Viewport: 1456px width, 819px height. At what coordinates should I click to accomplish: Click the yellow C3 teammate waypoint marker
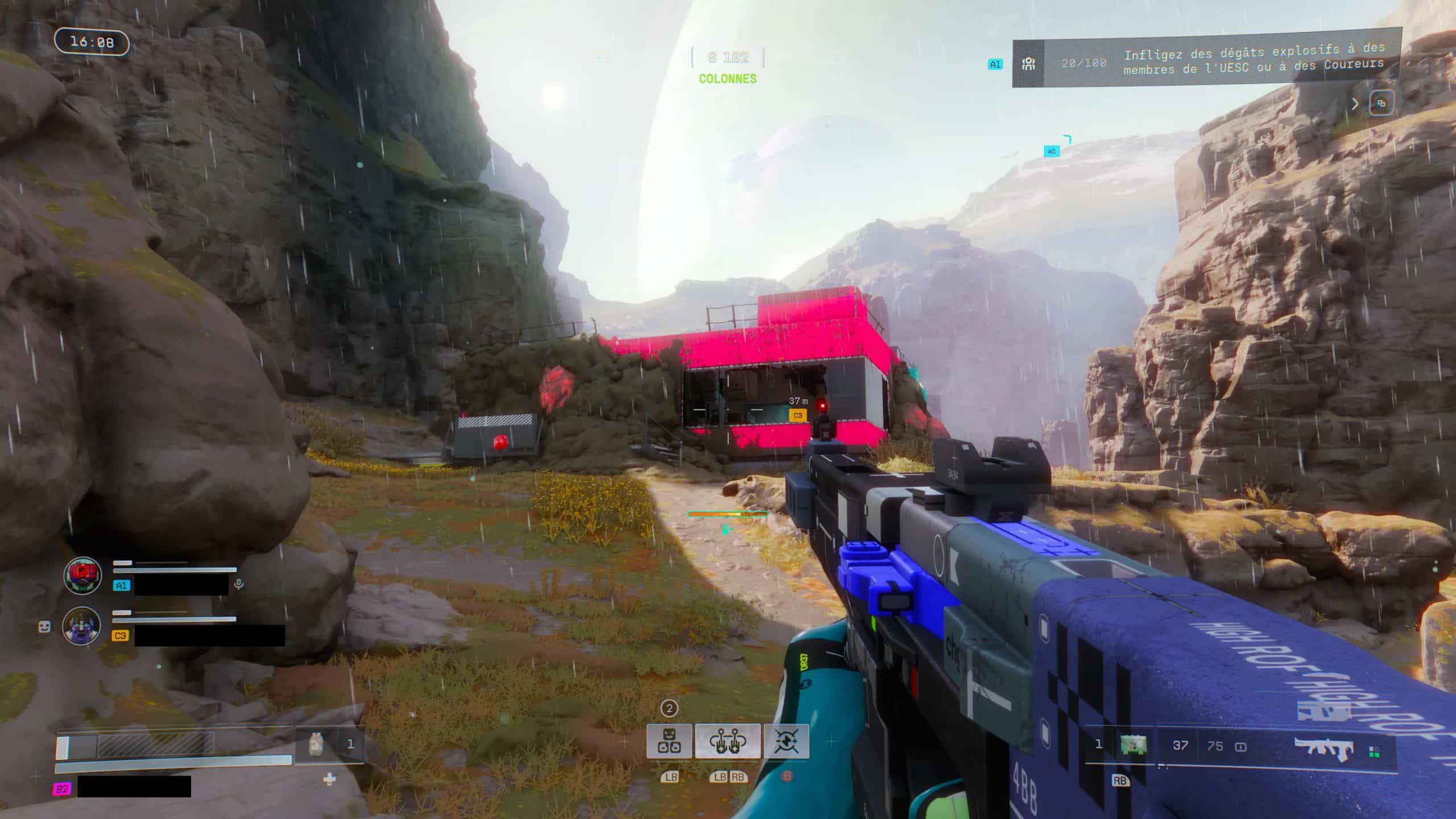pyautogui.click(x=798, y=416)
